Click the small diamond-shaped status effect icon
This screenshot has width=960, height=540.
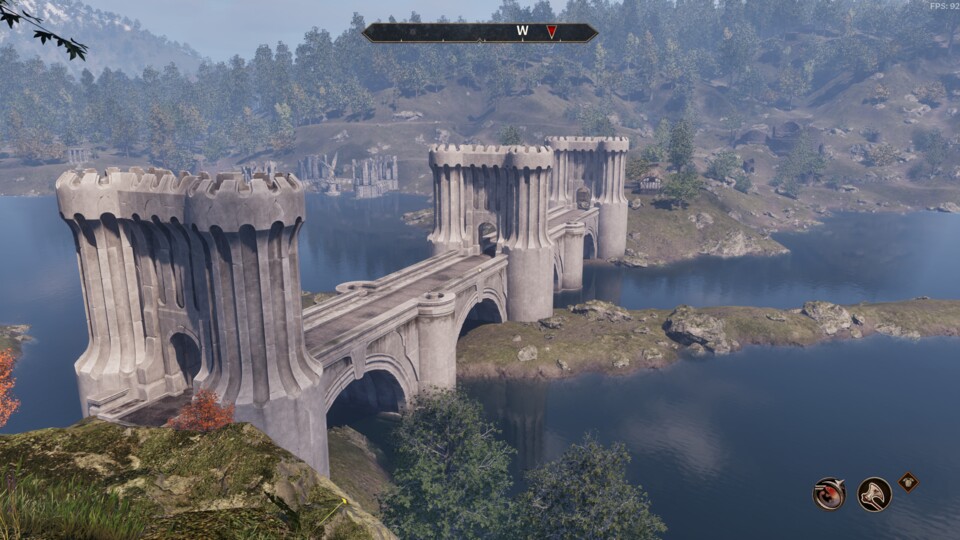point(908,481)
